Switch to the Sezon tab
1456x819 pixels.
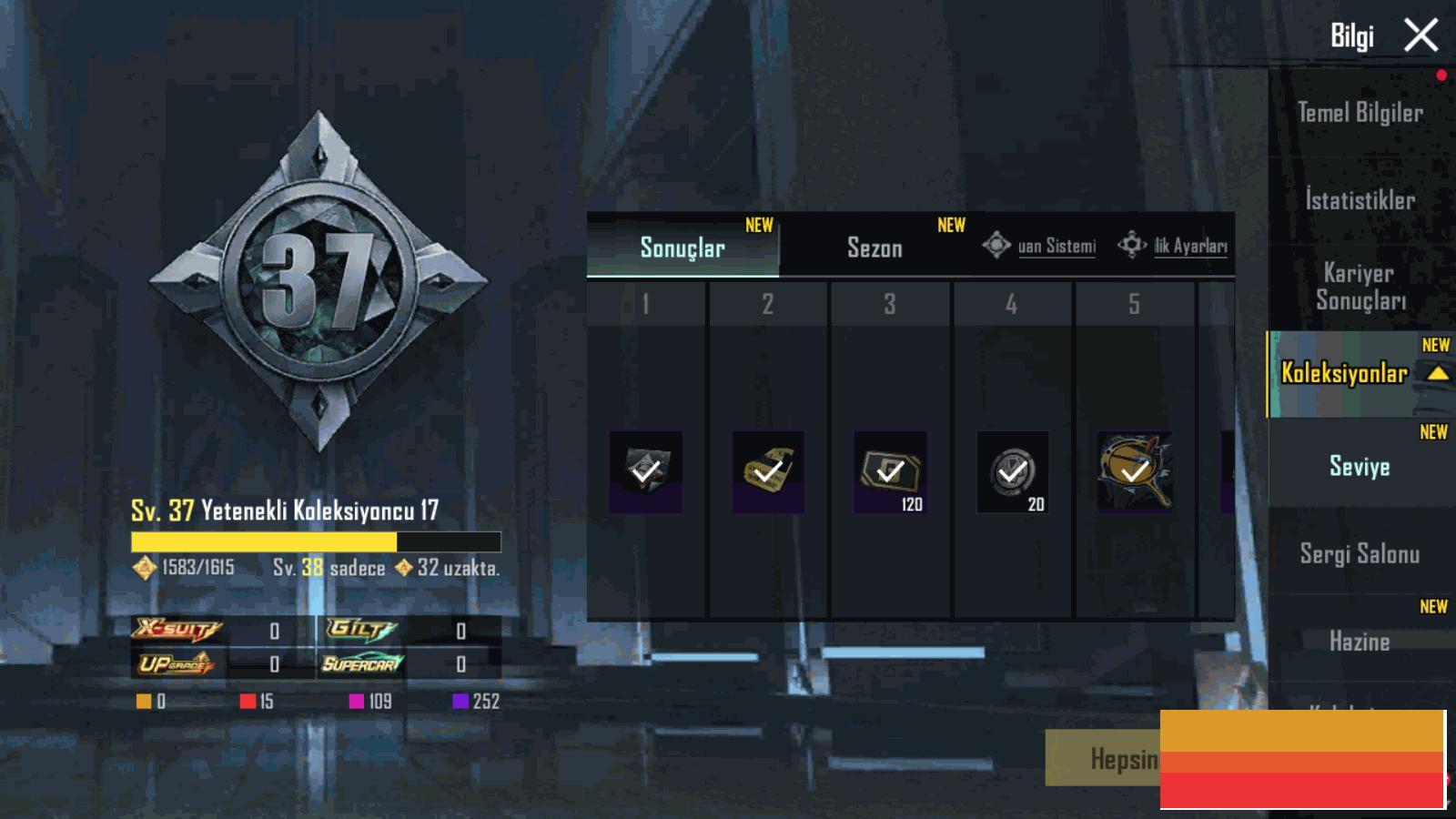click(875, 248)
